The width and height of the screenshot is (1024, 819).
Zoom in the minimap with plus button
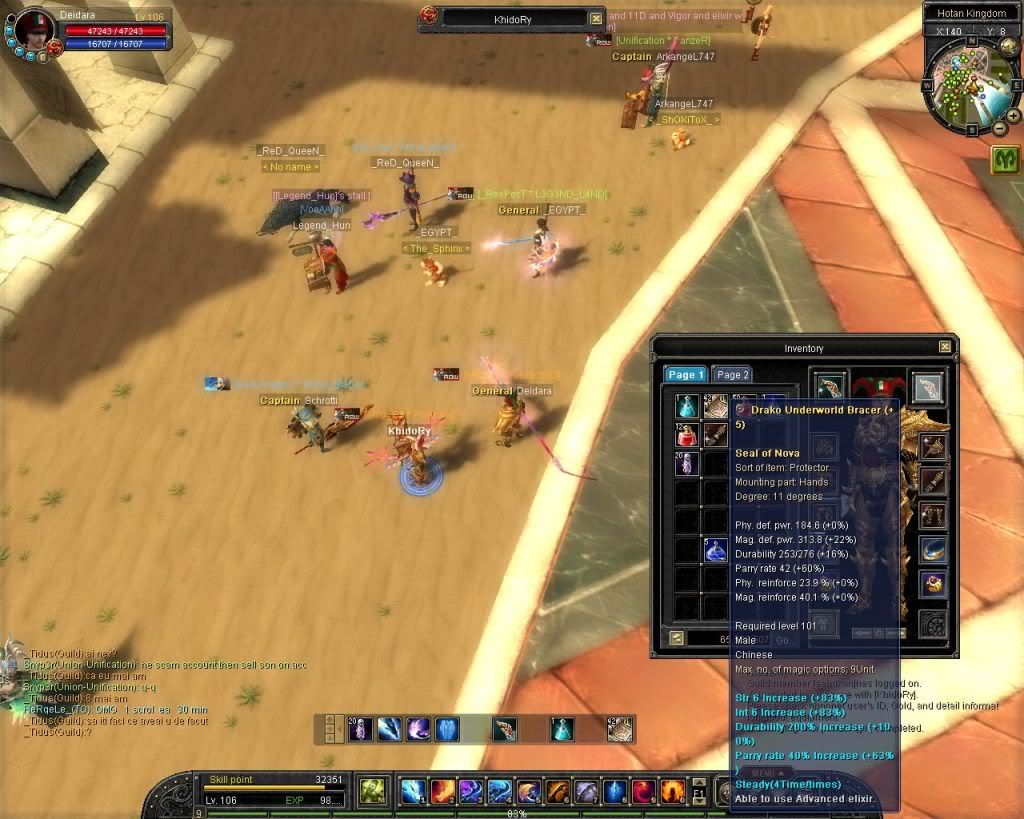(1013, 116)
